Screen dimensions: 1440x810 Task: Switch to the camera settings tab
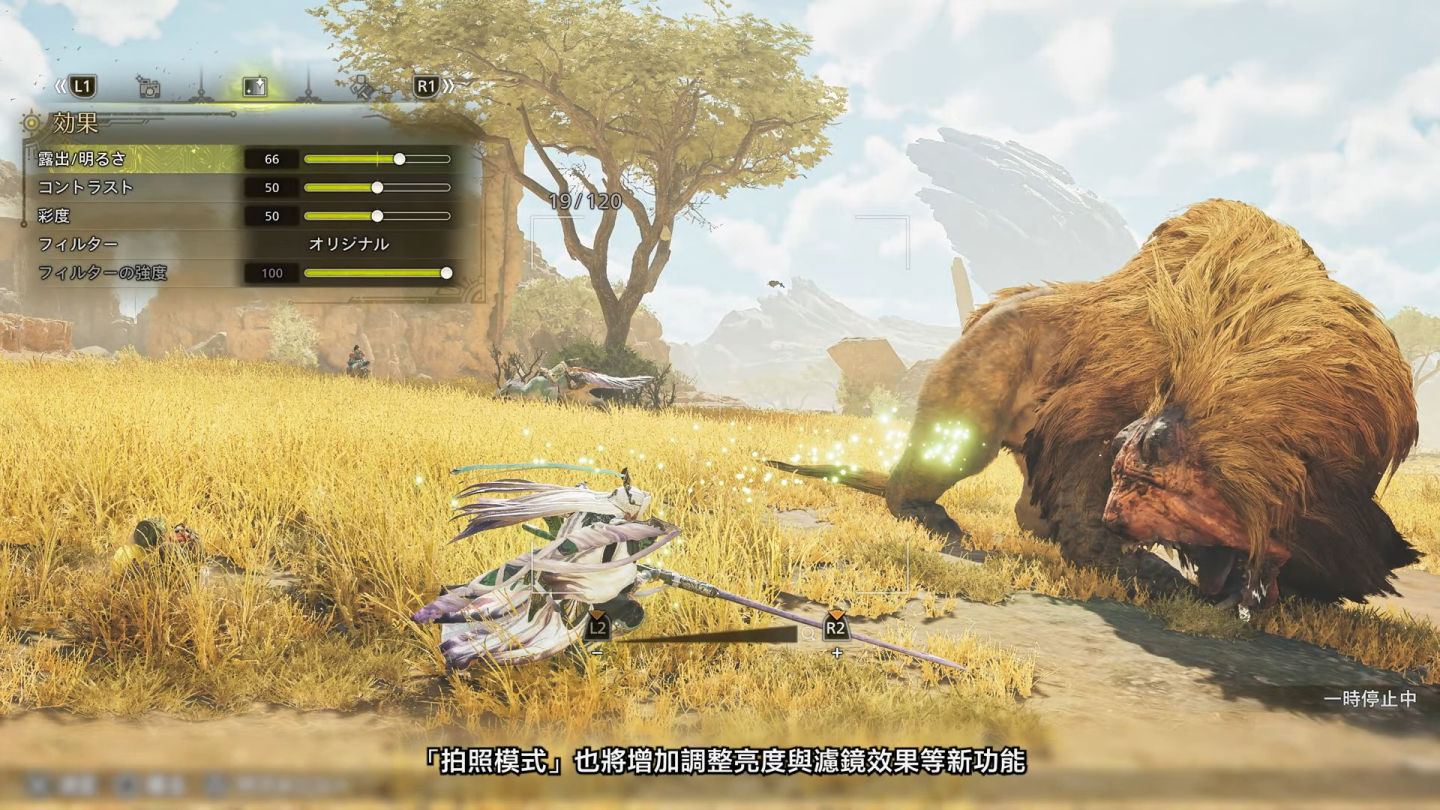[x=149, y=87]
